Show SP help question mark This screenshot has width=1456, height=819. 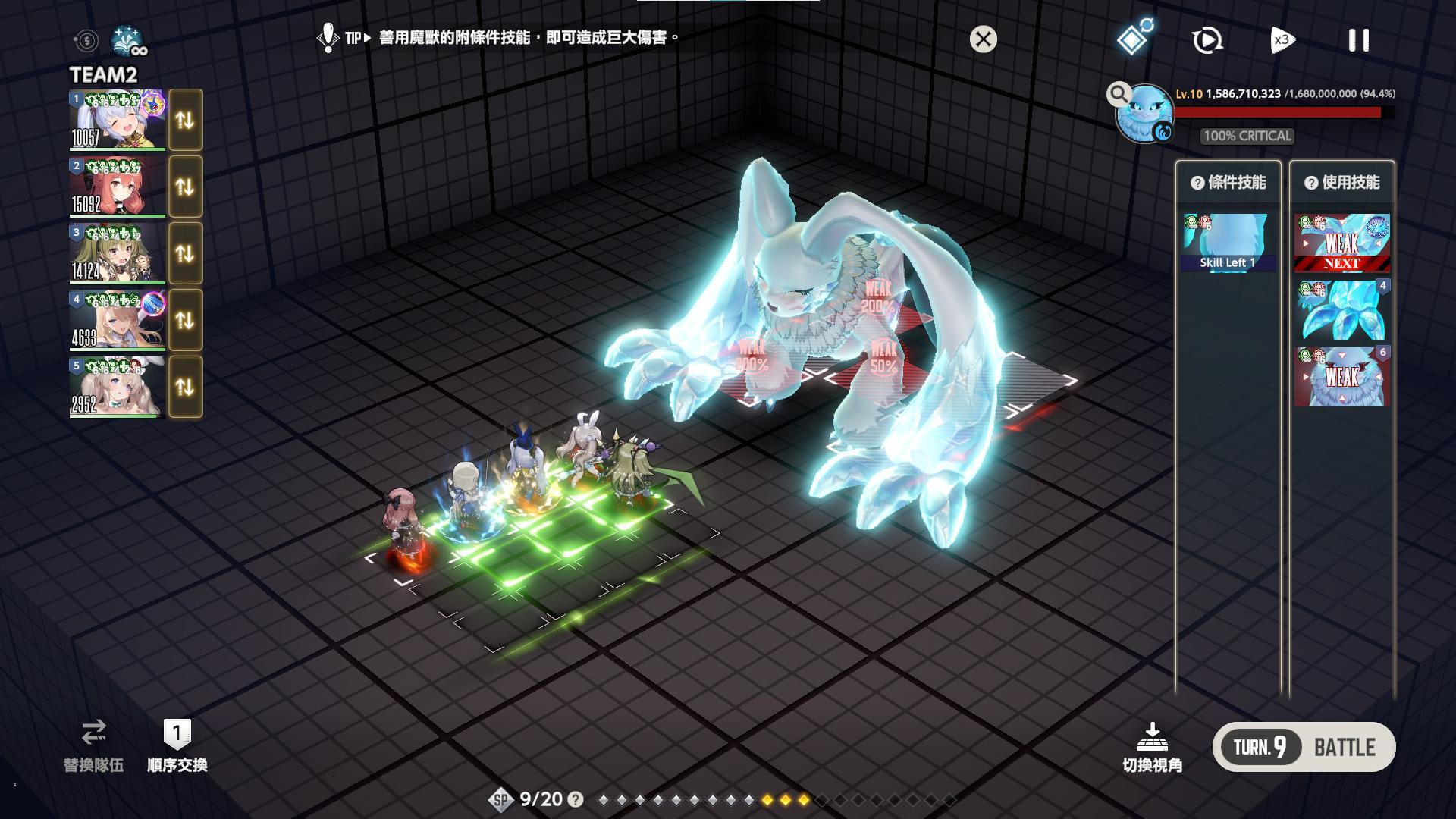pos(576,799)
